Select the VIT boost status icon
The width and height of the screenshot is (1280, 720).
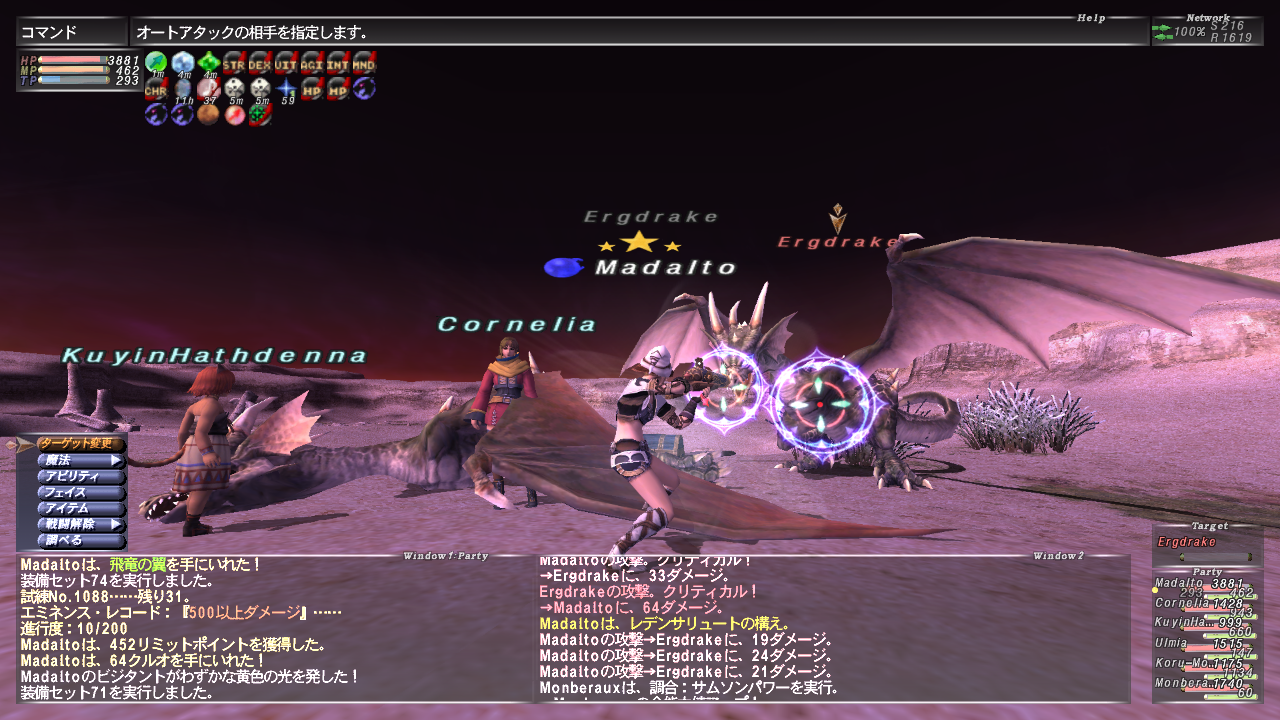pos(284,64)
